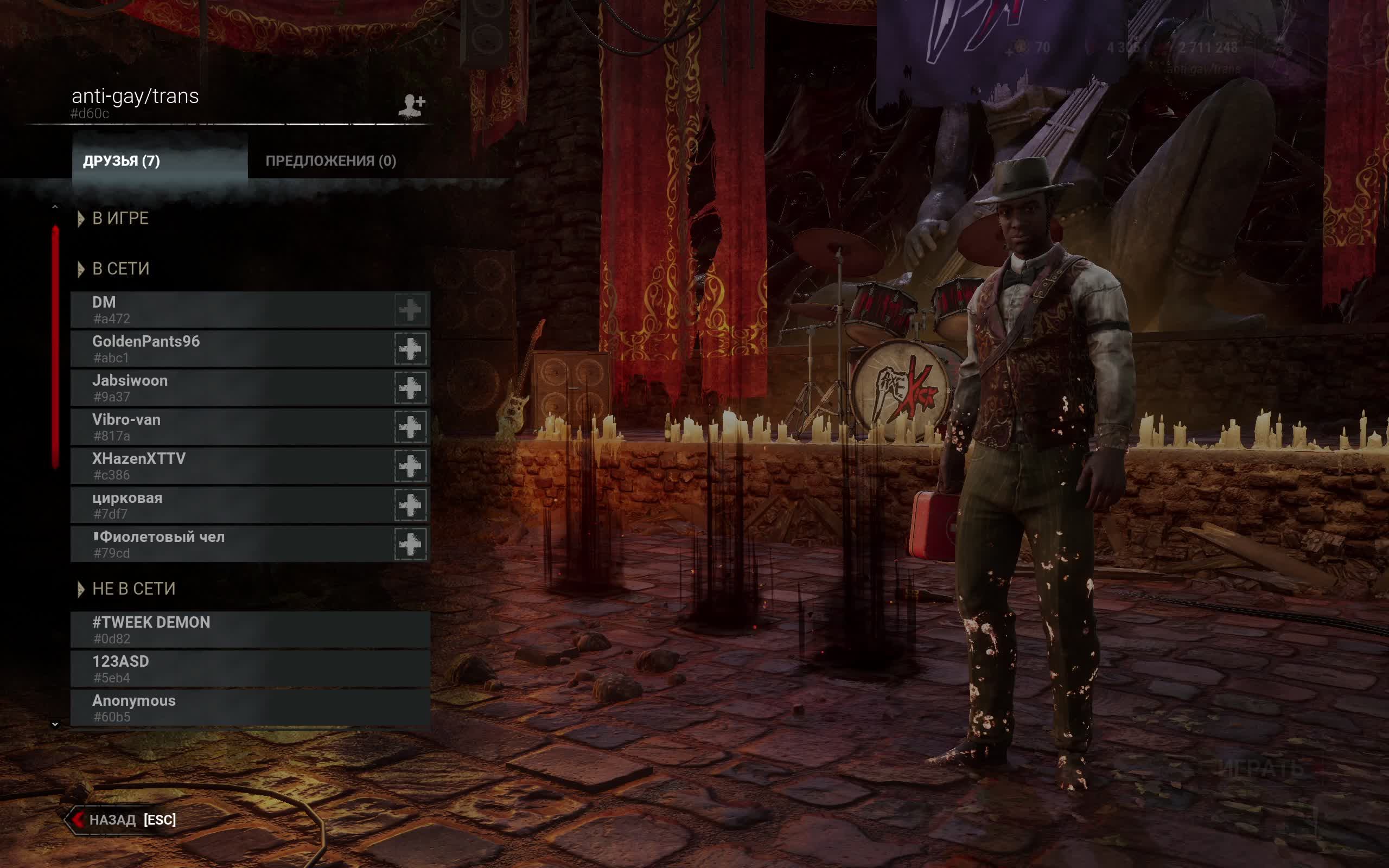This screenshot has height=868, width=1389.
Task: Invite Jabsiwoon with the plus button
Action: tap(410, 388)
